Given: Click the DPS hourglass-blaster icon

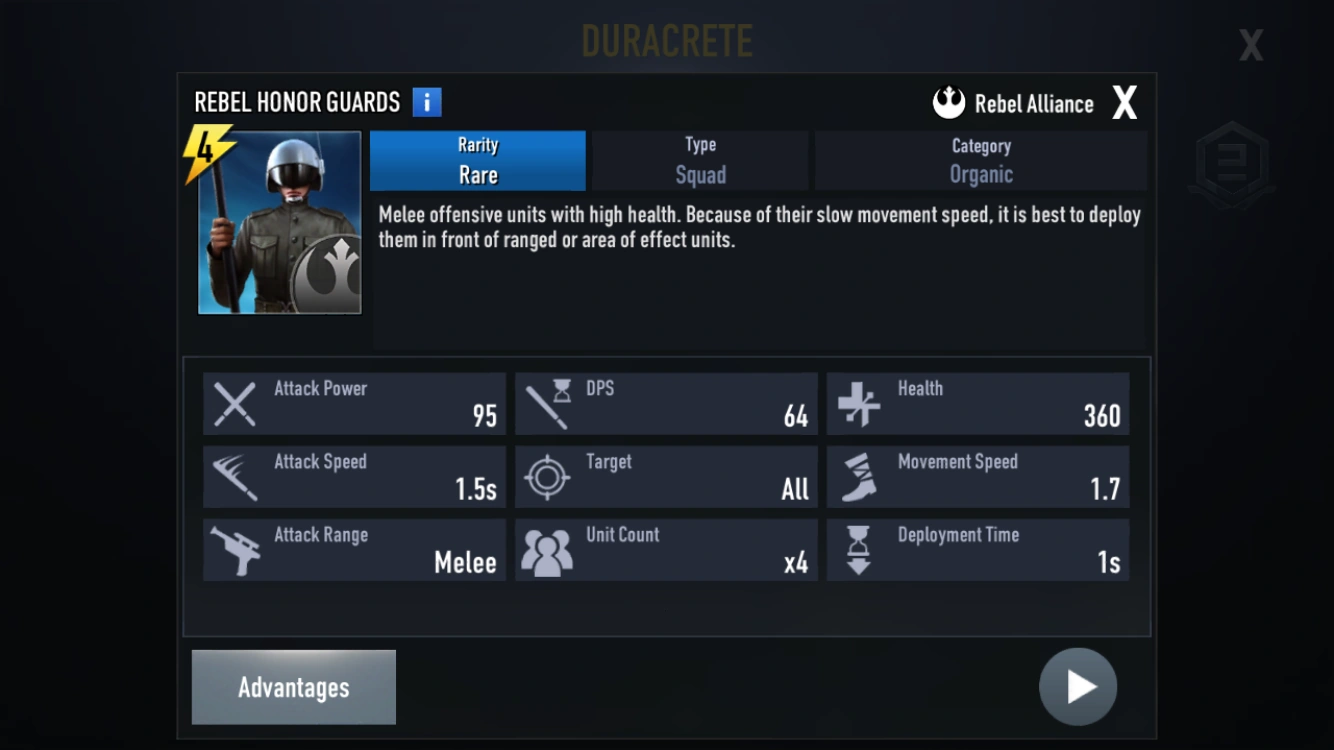Looking at the screenshot, I should (x=546, y=403).
